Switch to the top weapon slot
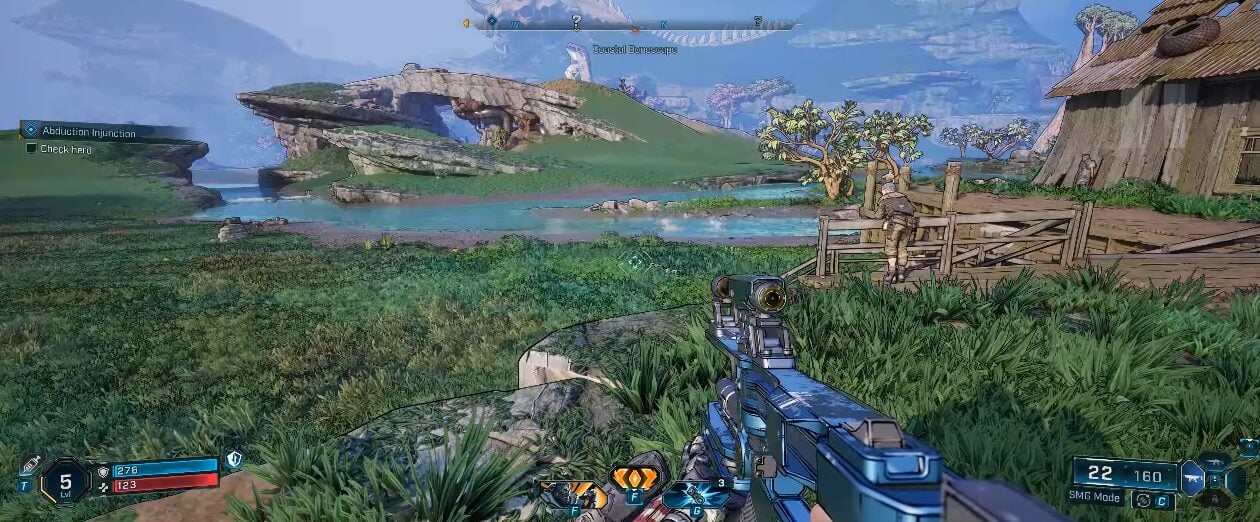Screen dimensions: 1260x522 (1217, 460)
